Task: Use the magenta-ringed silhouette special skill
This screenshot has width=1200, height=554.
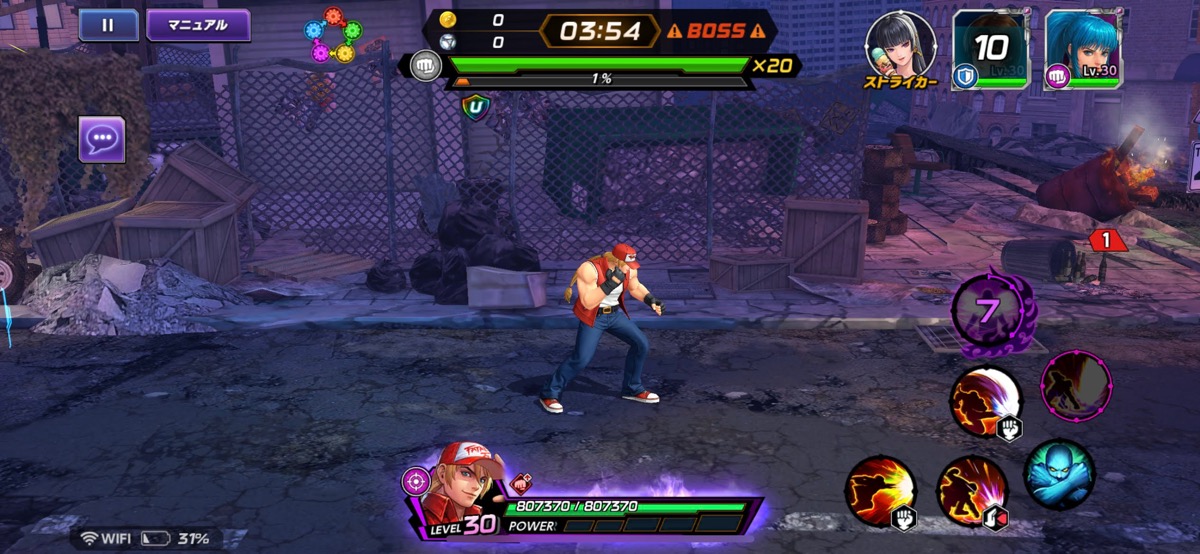Action: [1076, 385]
